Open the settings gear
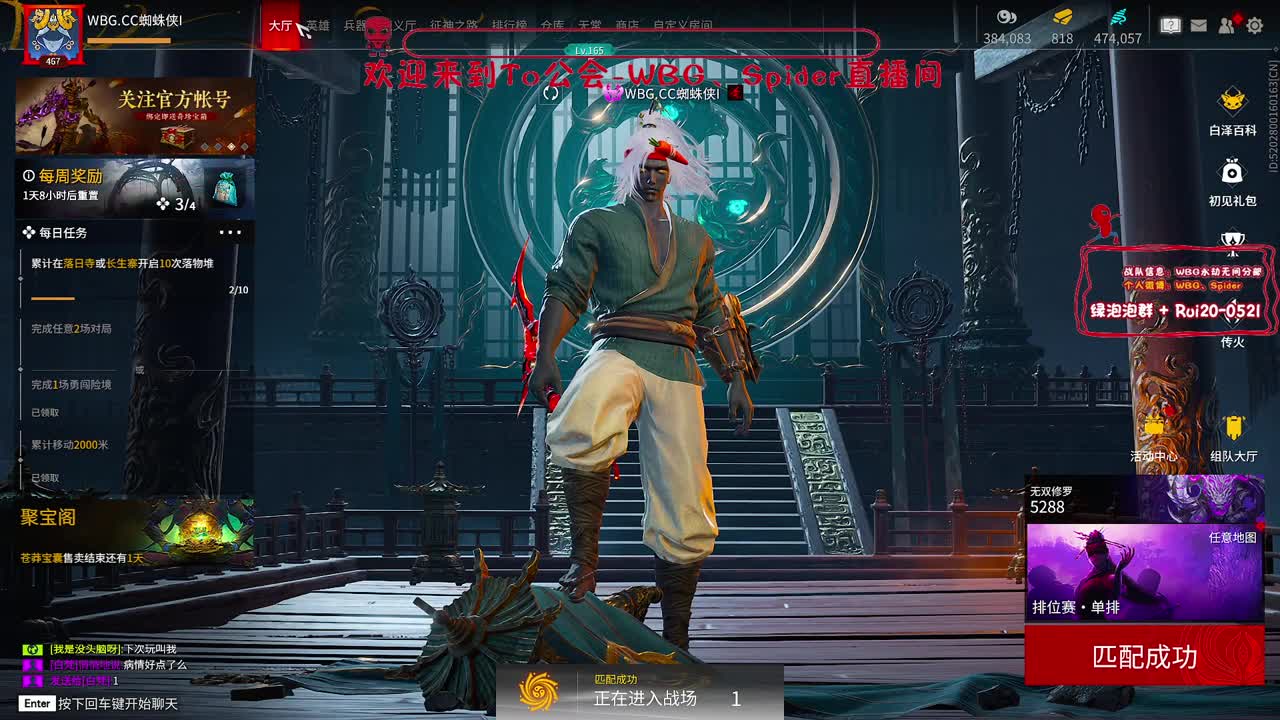Viewport: 1280px width, 720px height. tap(1254, 25)
